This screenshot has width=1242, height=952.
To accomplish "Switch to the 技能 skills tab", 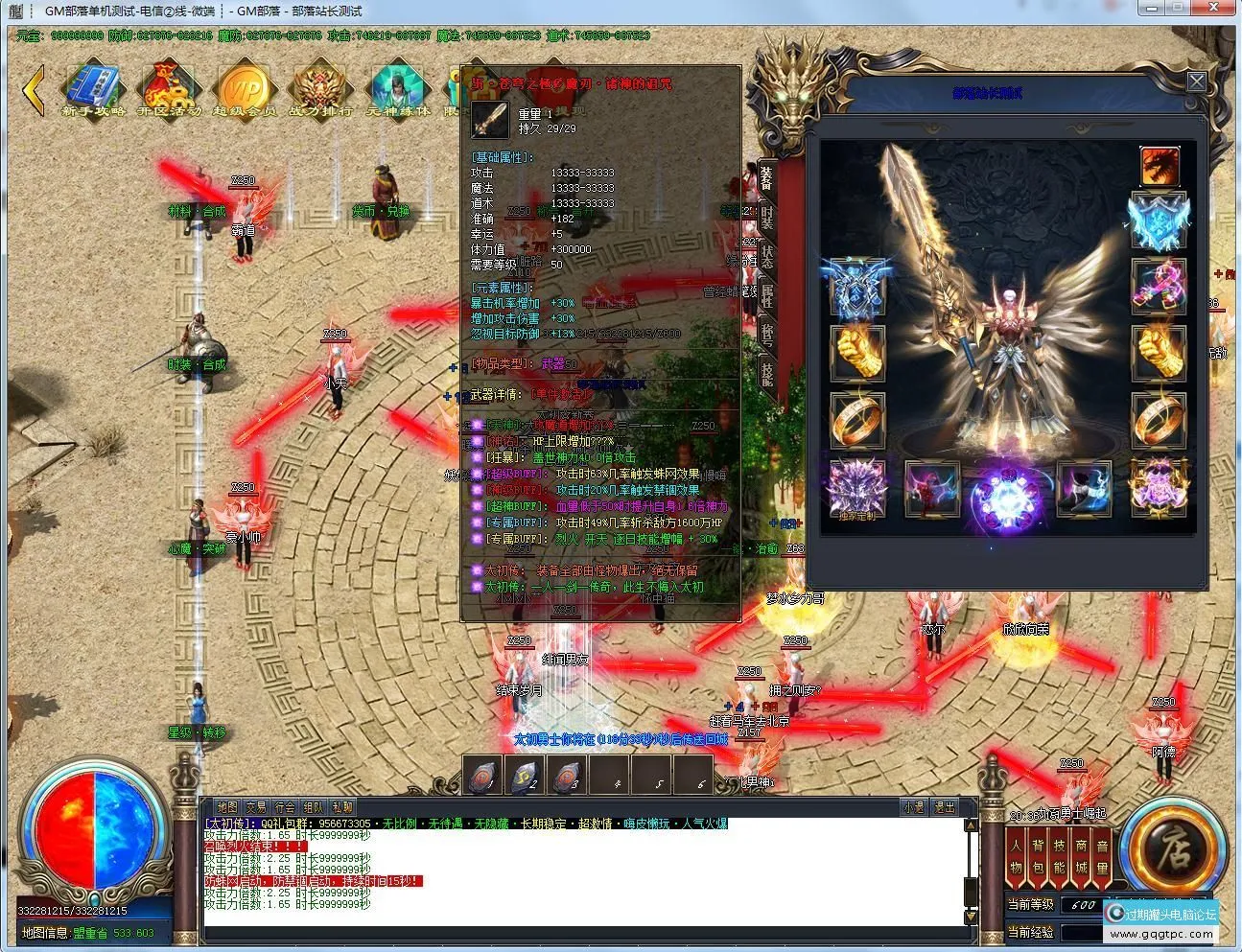I will pos(766,373).
